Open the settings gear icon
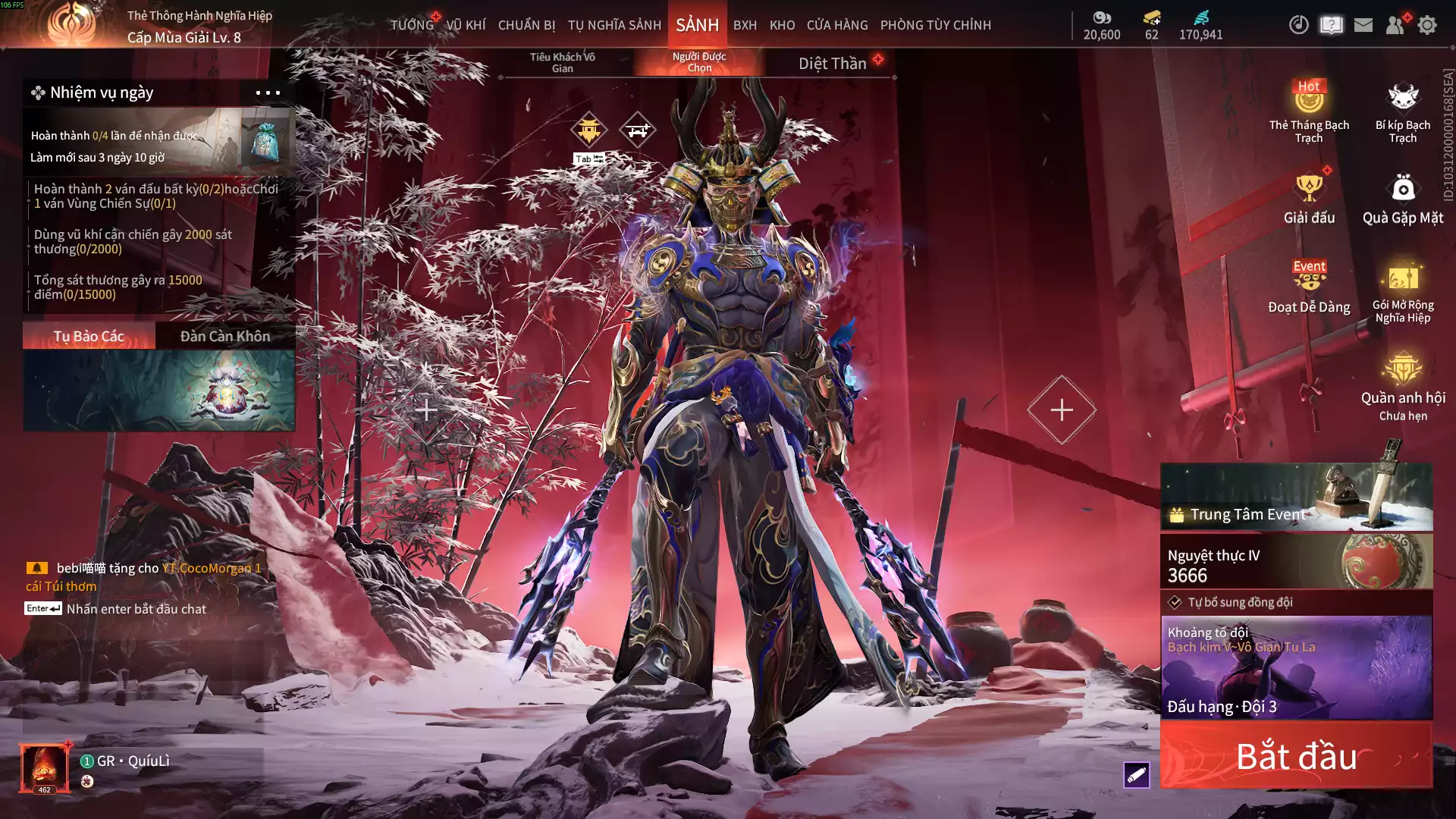The image size is (1456, 819). click(x=1427, y=25)
